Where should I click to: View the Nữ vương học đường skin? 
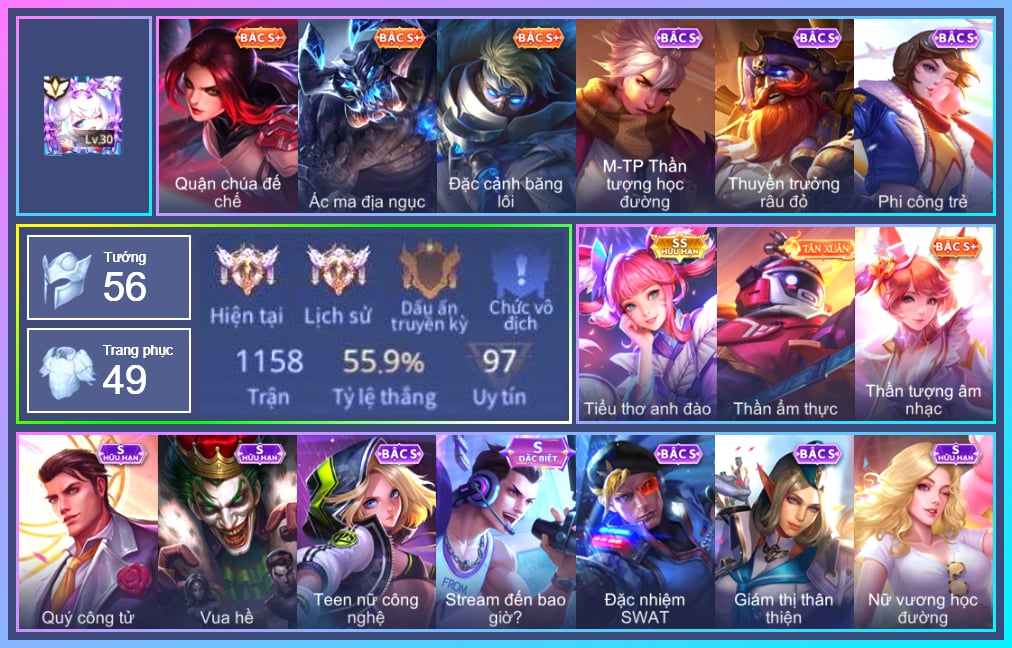pyautogui.click(x=923, y=531)
